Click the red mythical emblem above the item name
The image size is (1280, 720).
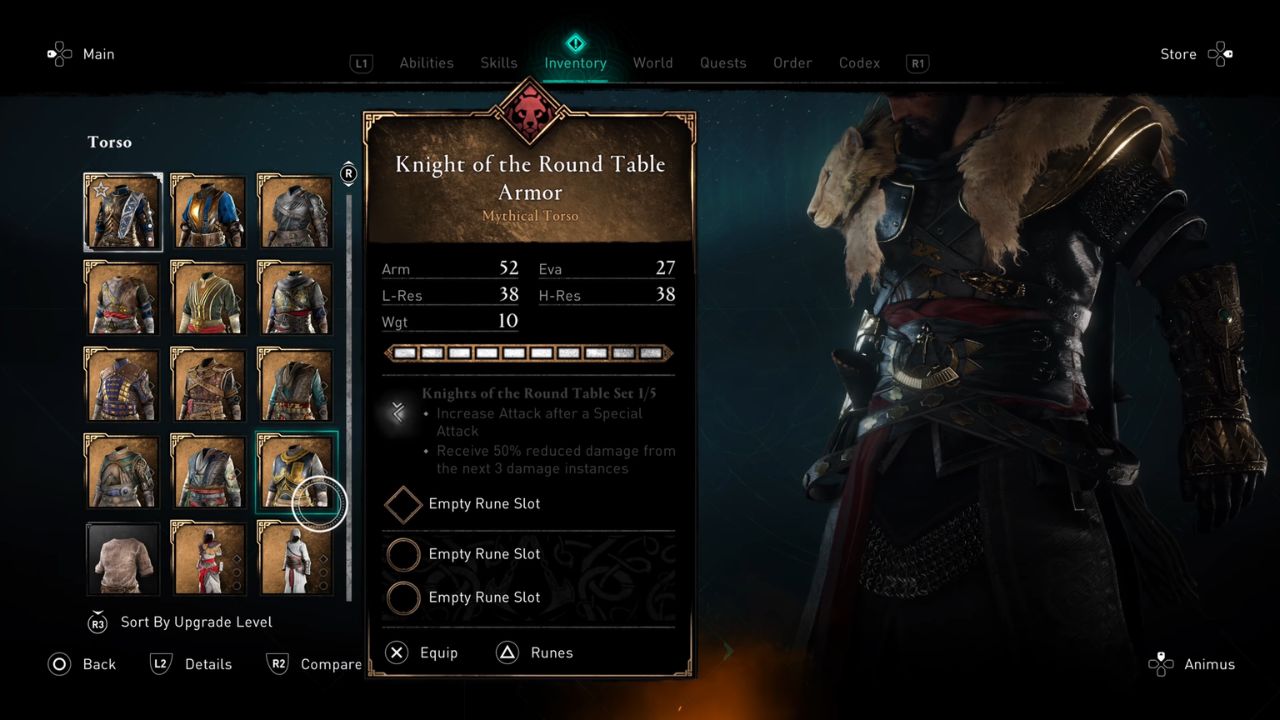[529, 113]
